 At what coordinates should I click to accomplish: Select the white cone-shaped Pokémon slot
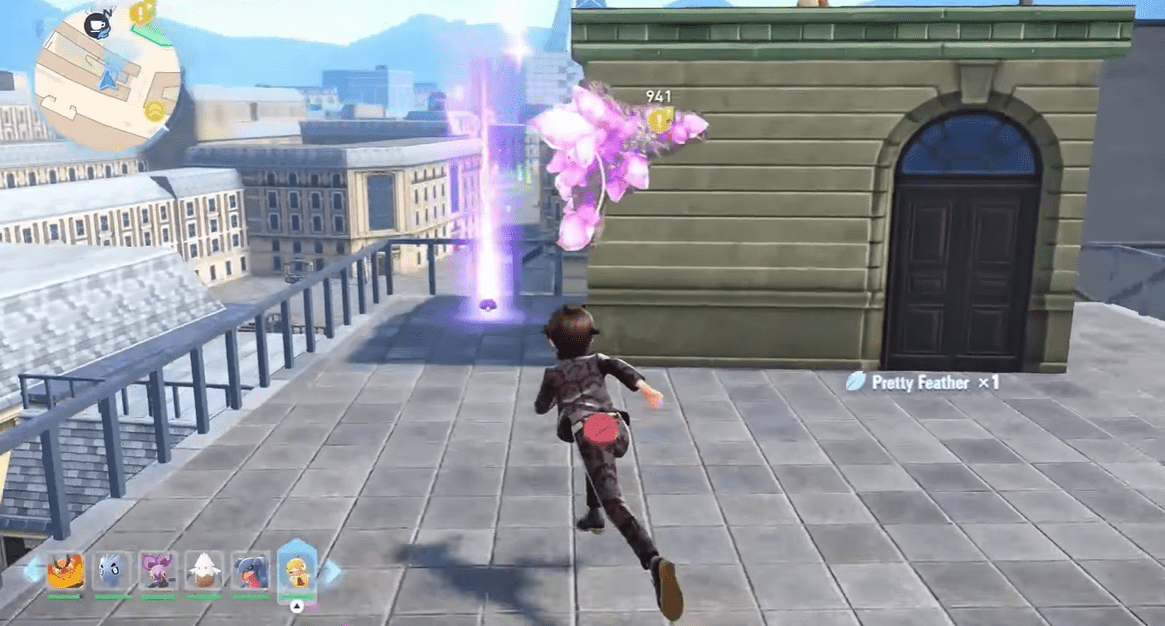[x=204, y=572]
